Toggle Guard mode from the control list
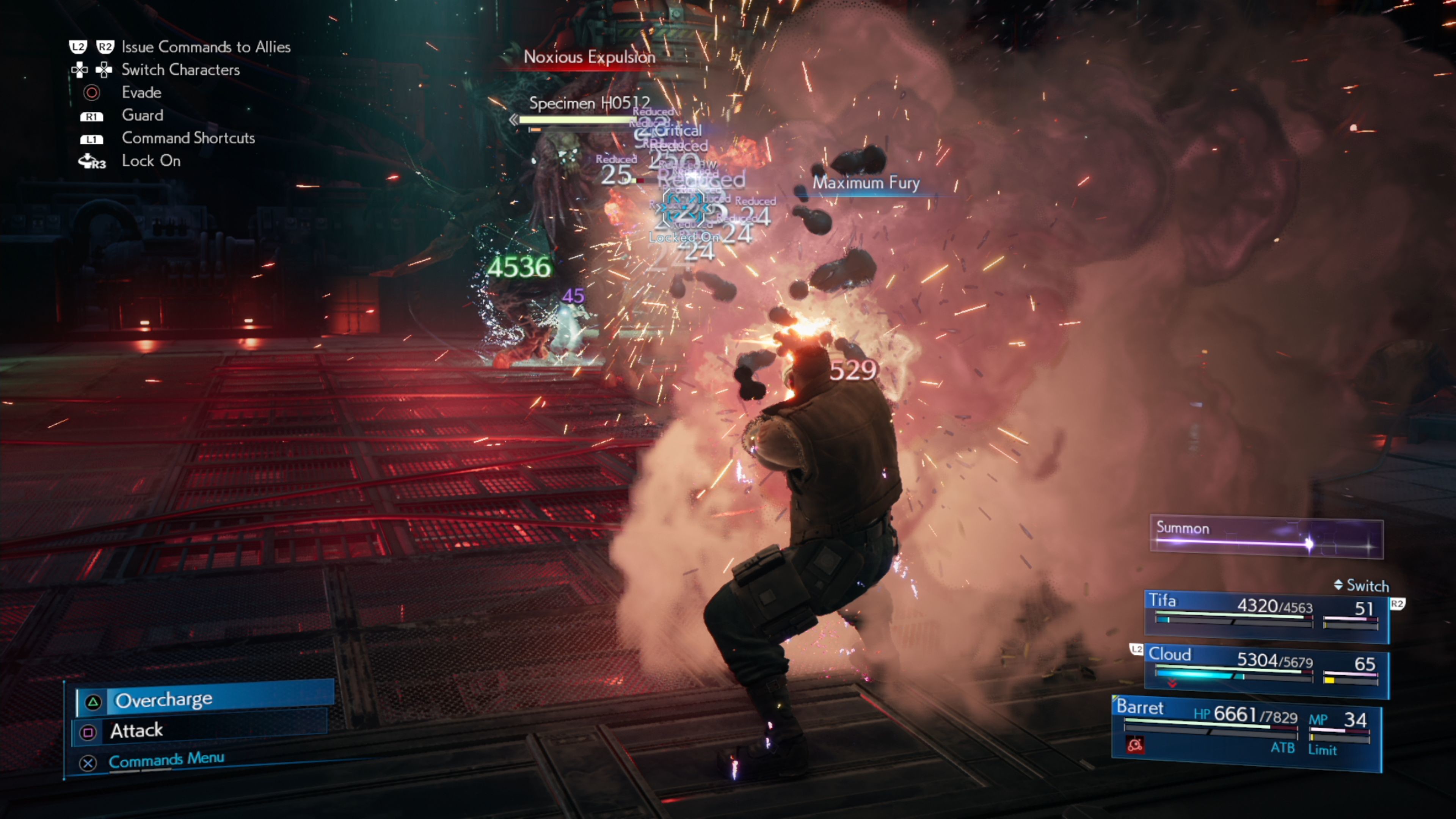The width and height of the screenshot is (1456, 819). click(142, 115)
